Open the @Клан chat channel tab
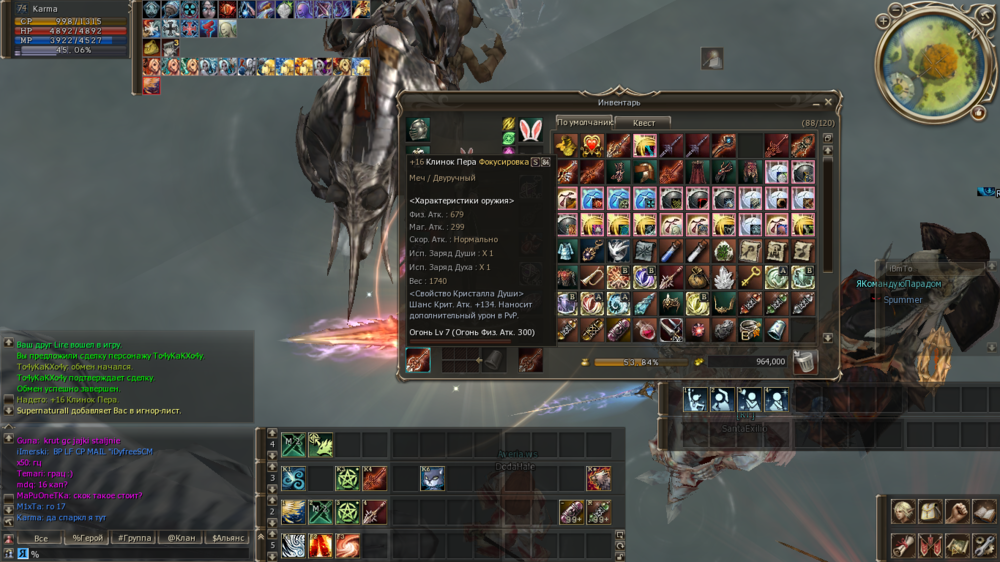 click(181, 538)
